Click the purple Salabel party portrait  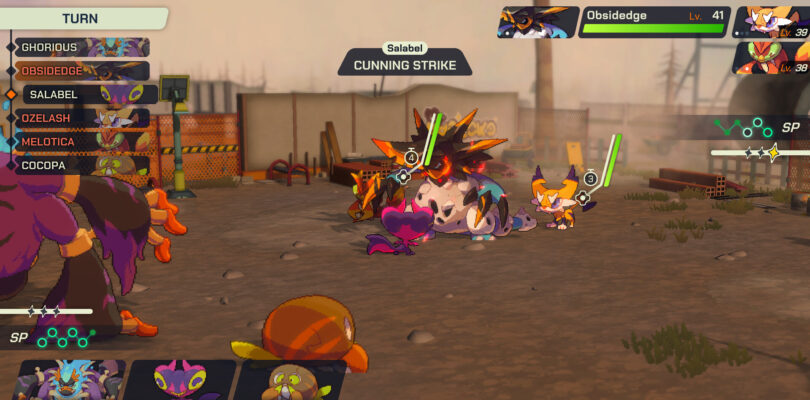point(180,382)
